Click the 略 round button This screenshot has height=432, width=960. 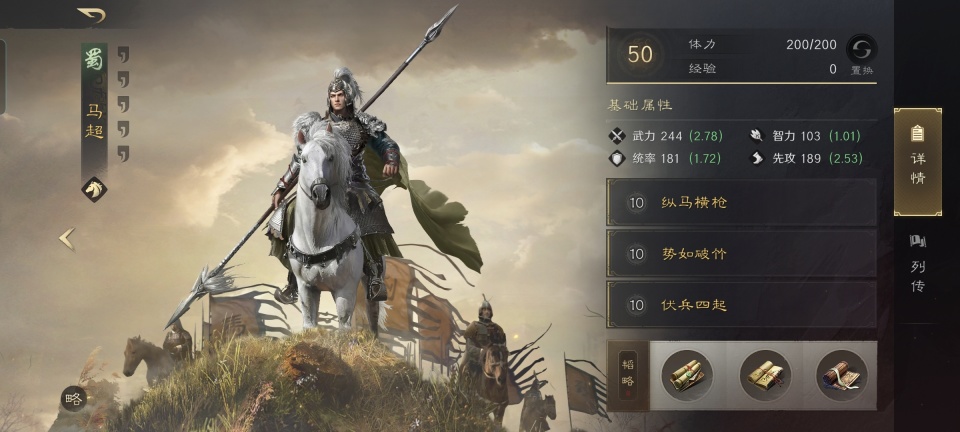[73, 398]
